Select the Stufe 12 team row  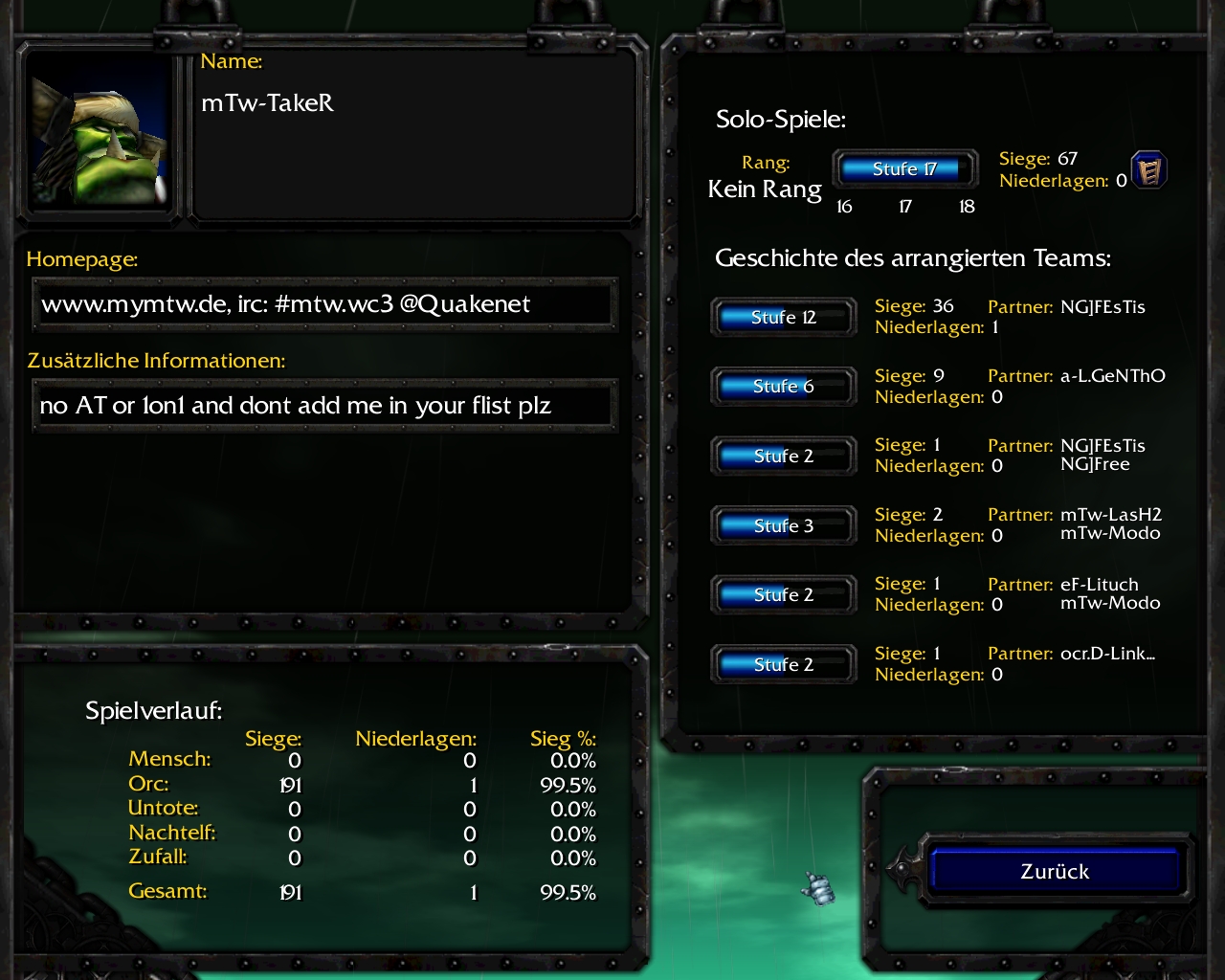pos(783,318)
